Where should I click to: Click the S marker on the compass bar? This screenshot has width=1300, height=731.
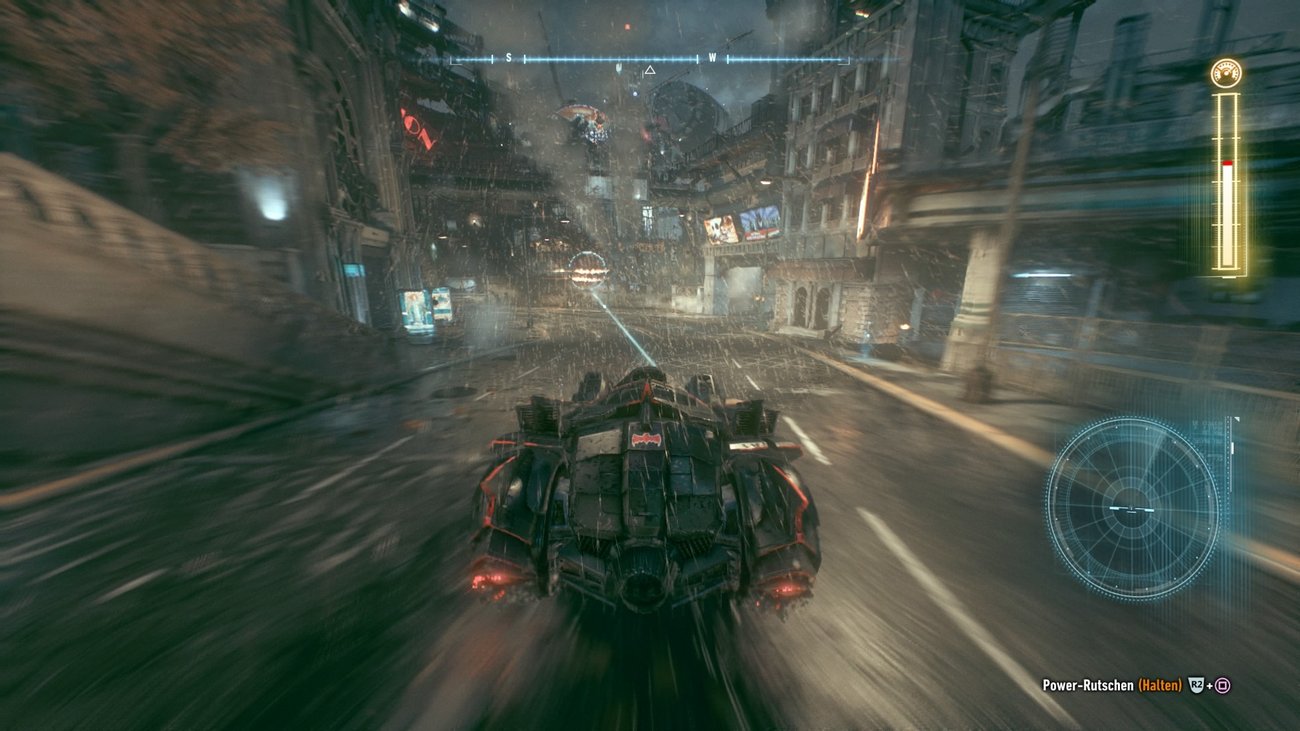tap(510, 57)
